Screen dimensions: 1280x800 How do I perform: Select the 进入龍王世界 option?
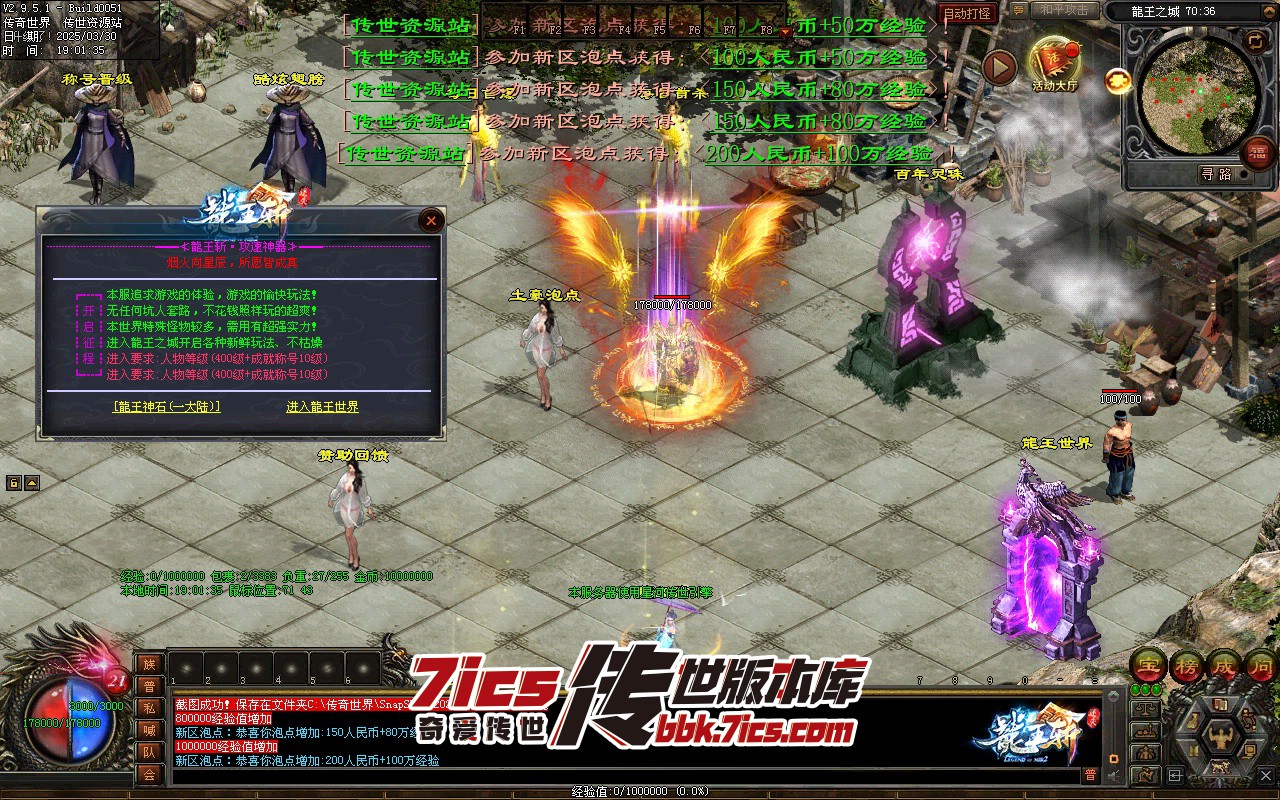[322, 407]
